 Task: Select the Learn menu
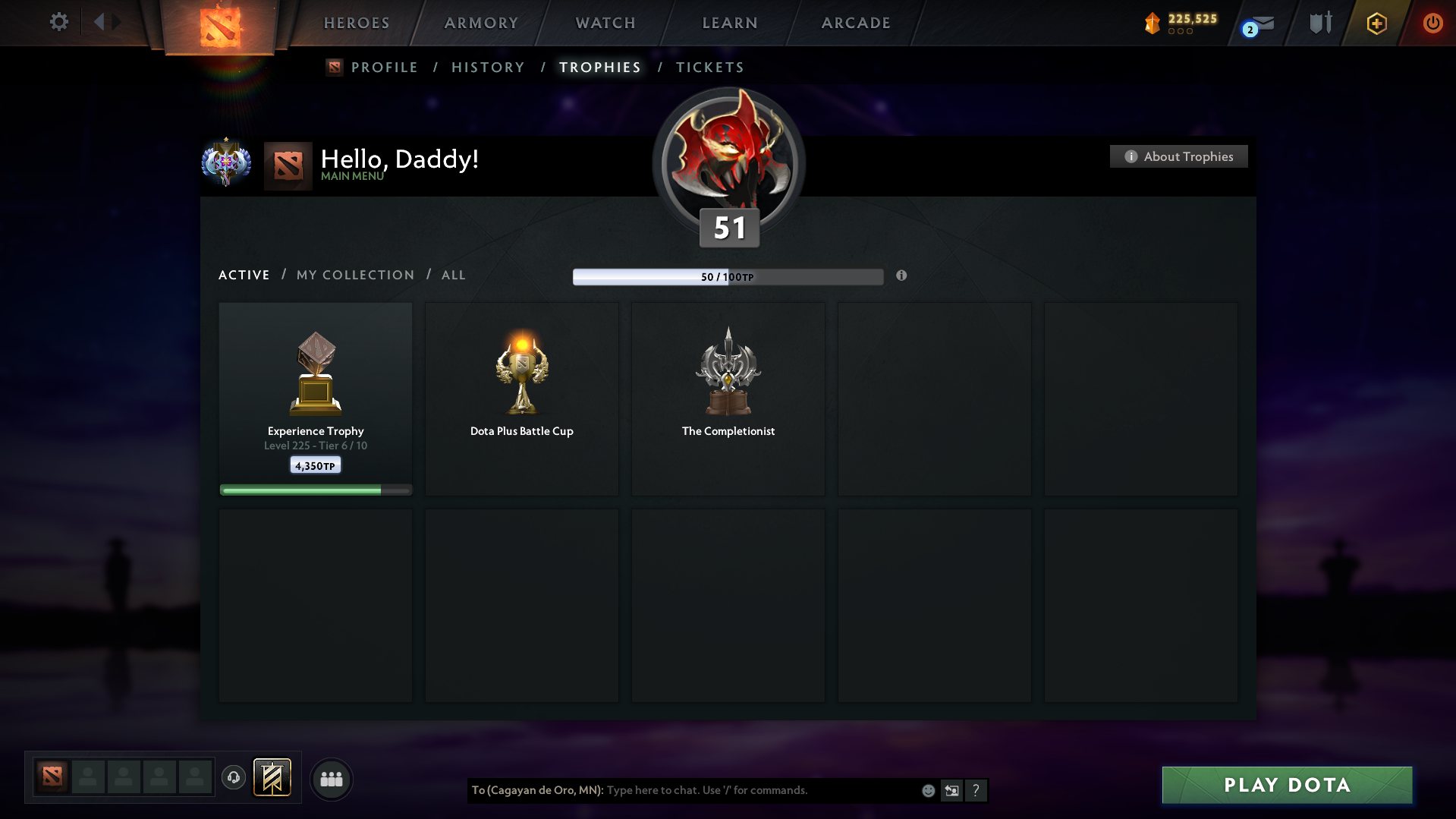[x=730, y=23]
